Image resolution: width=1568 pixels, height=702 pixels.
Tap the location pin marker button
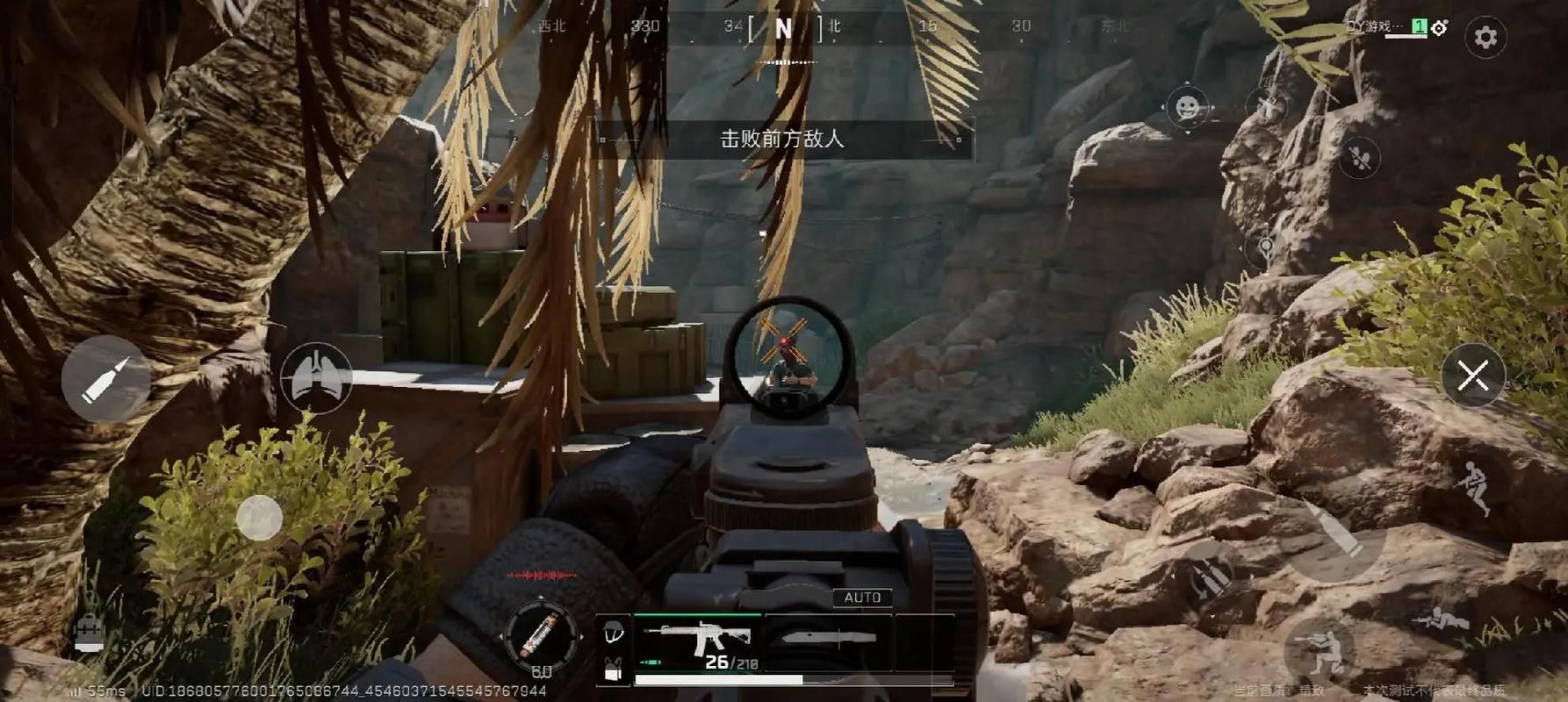(1265, 248)
